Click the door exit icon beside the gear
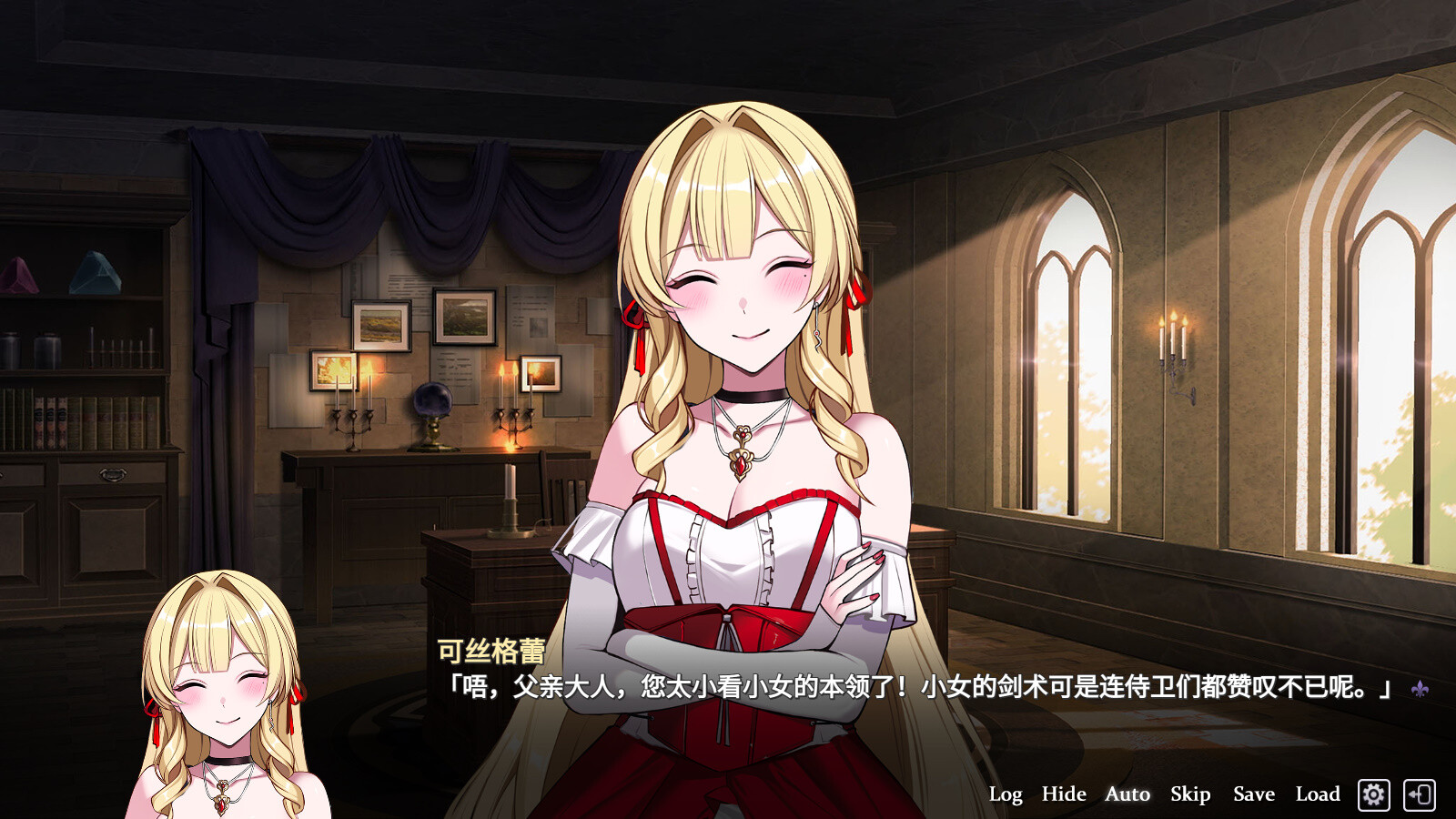The image size is (1456, 819). (x=1421, y=794)
